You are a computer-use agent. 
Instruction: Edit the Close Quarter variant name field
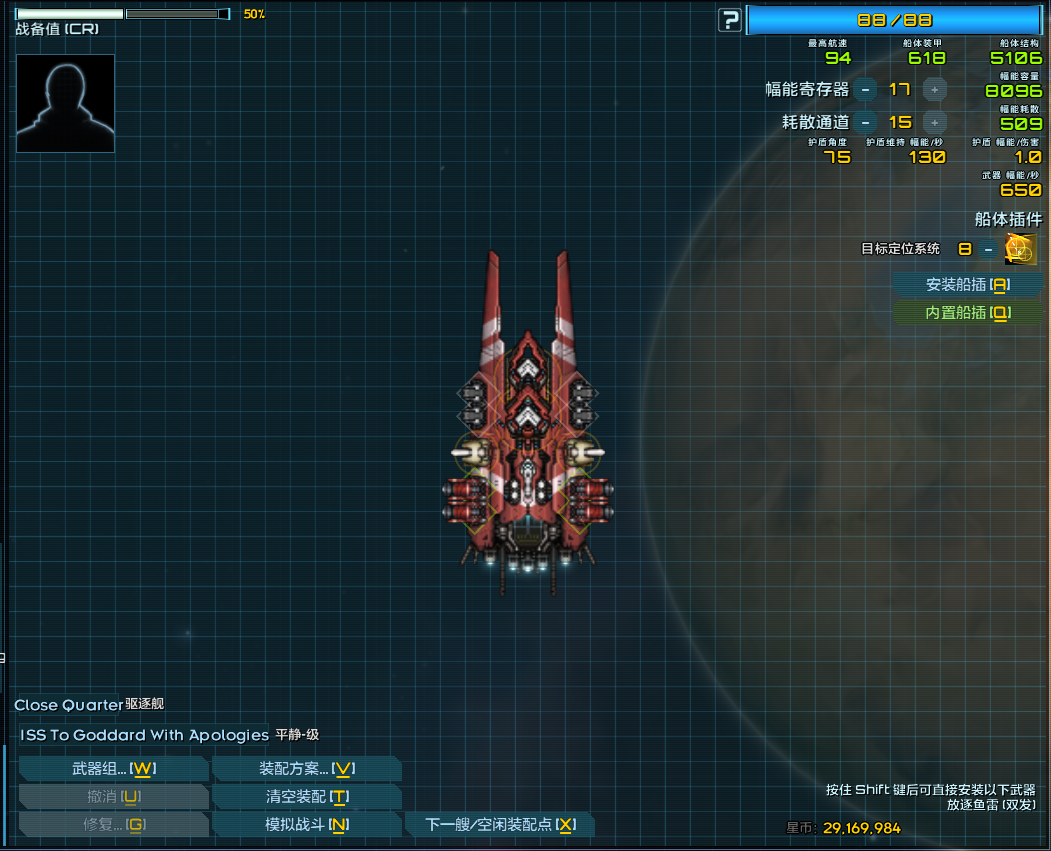[x=68, y=706]
